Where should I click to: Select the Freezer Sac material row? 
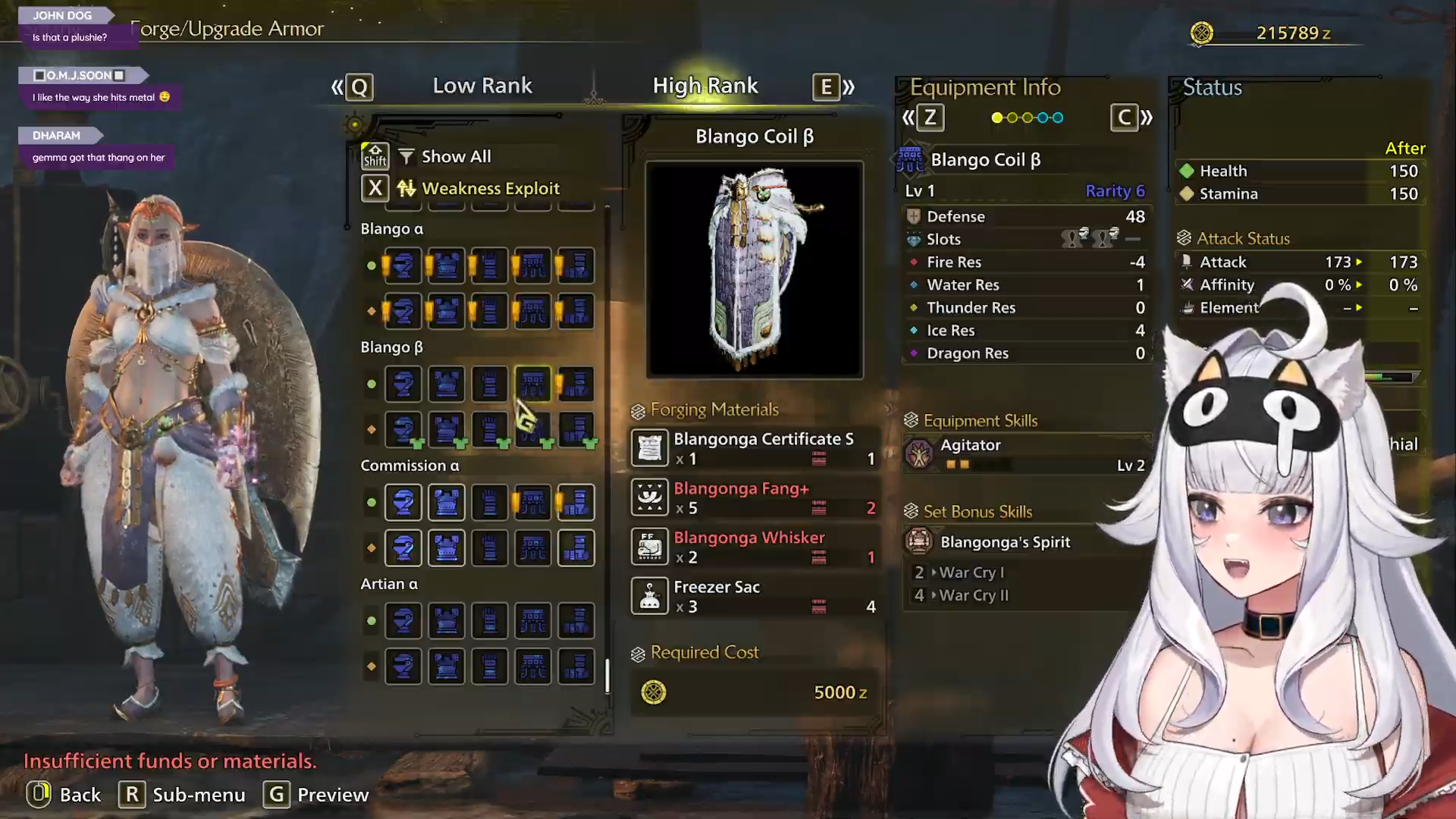[x=755, y=596]
